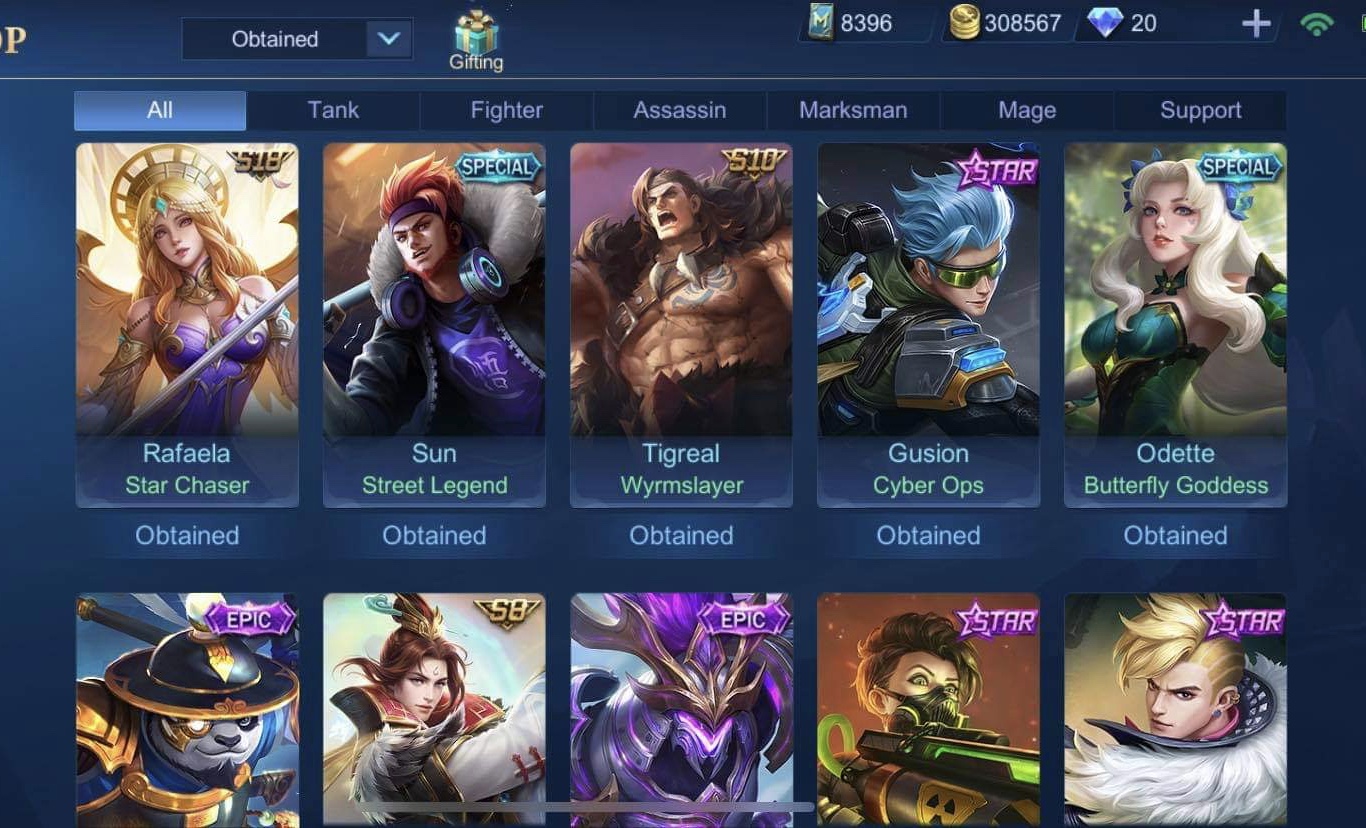
Task: Click the EPIC badge on the panda skin card
Action: [x=251, y=619]
